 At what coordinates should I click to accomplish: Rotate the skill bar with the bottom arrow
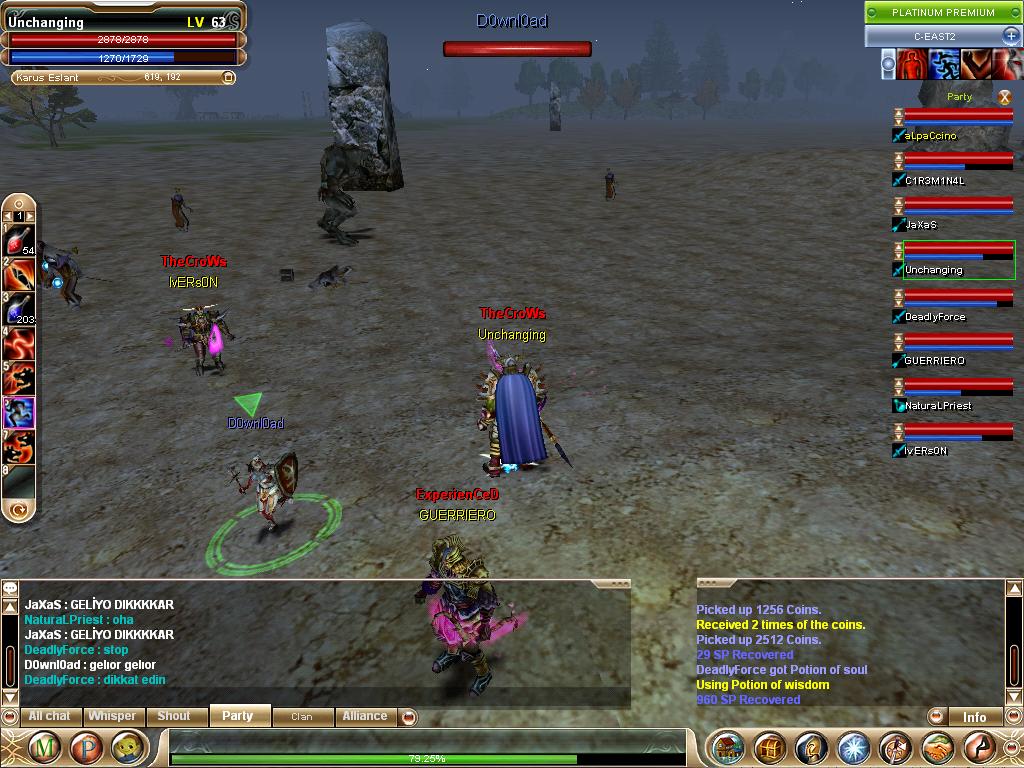tap(18, 510)
